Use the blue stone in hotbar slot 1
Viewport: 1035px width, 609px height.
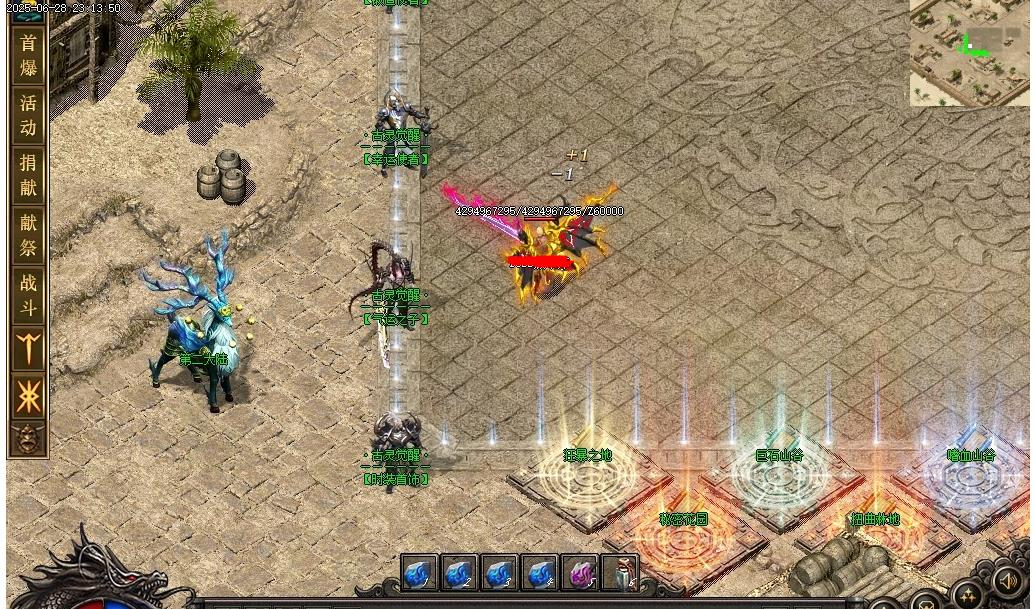[419, 573]
